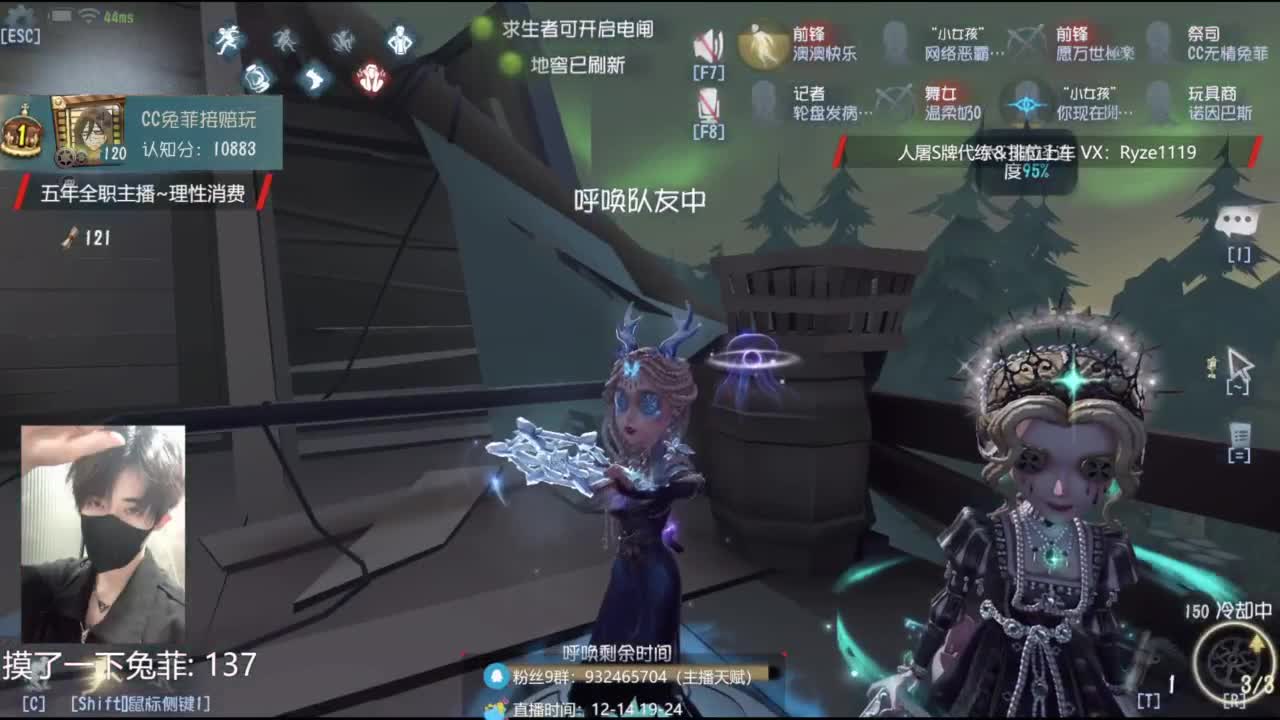Click the crawling posture skill icon
Screen dimensions: 1280x720
(343, 40)
